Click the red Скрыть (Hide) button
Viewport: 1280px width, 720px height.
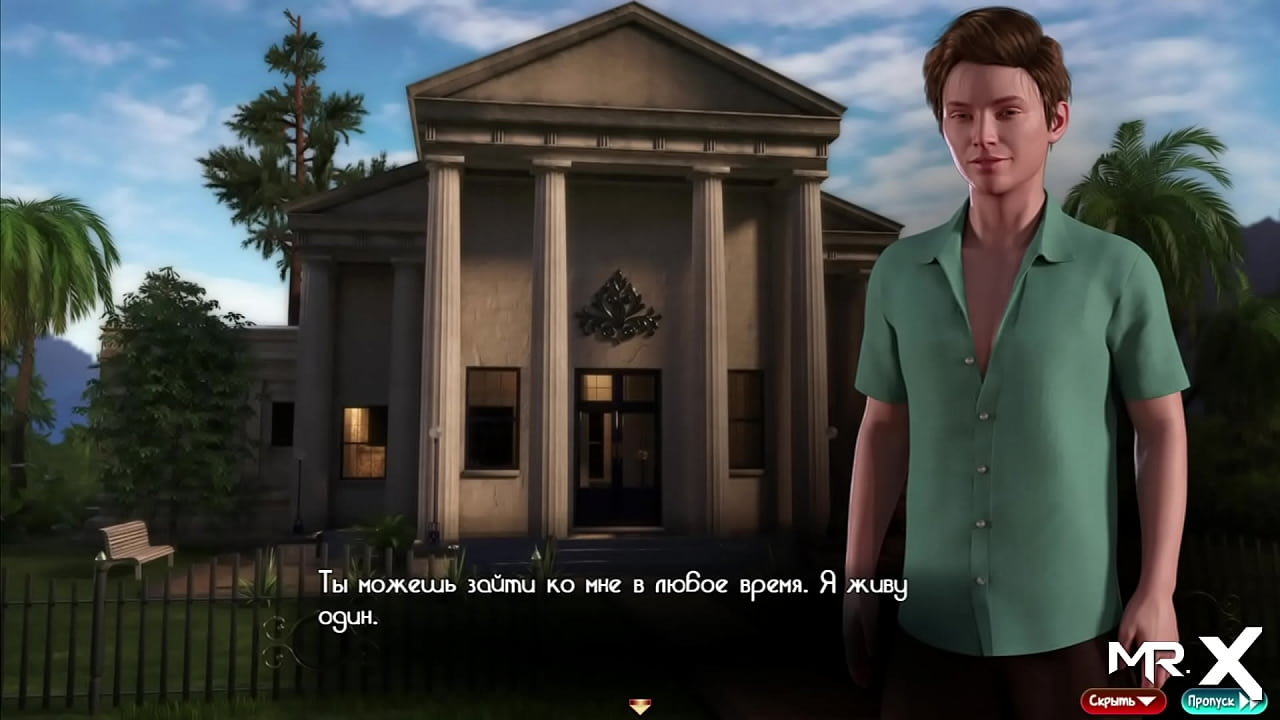(1122, 701)
